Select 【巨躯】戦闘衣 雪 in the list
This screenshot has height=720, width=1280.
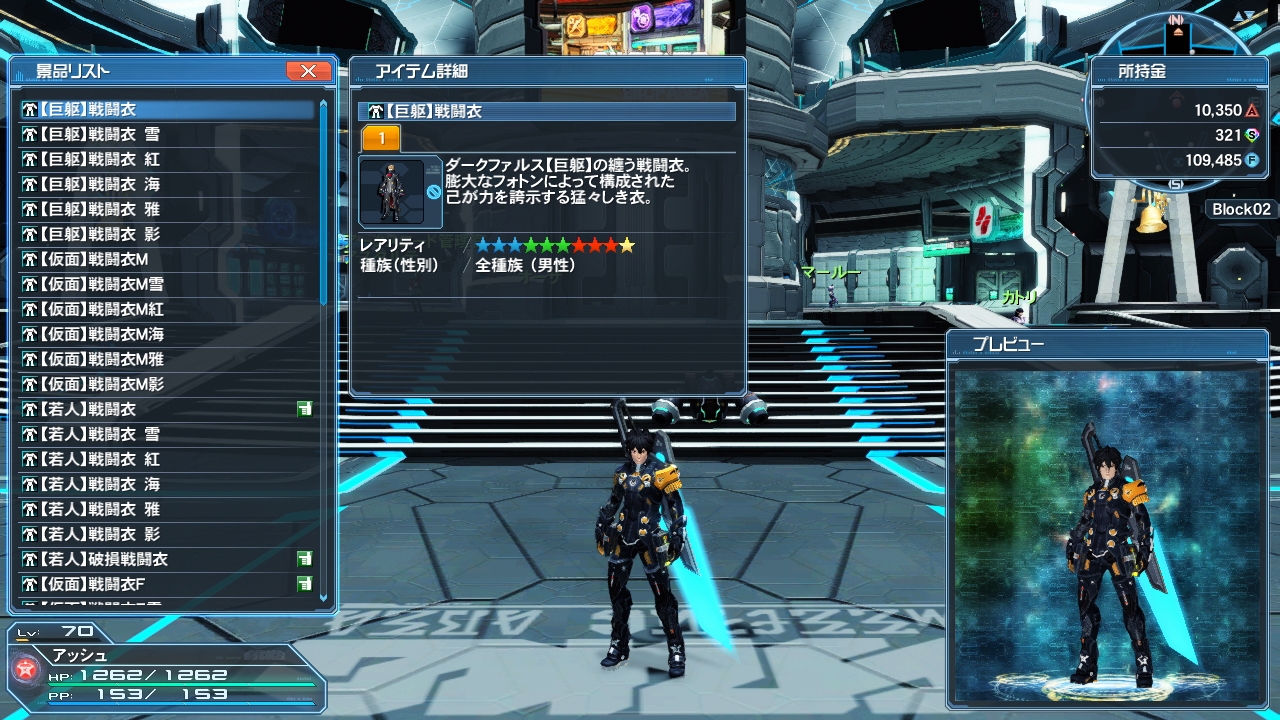click(100, 134)
